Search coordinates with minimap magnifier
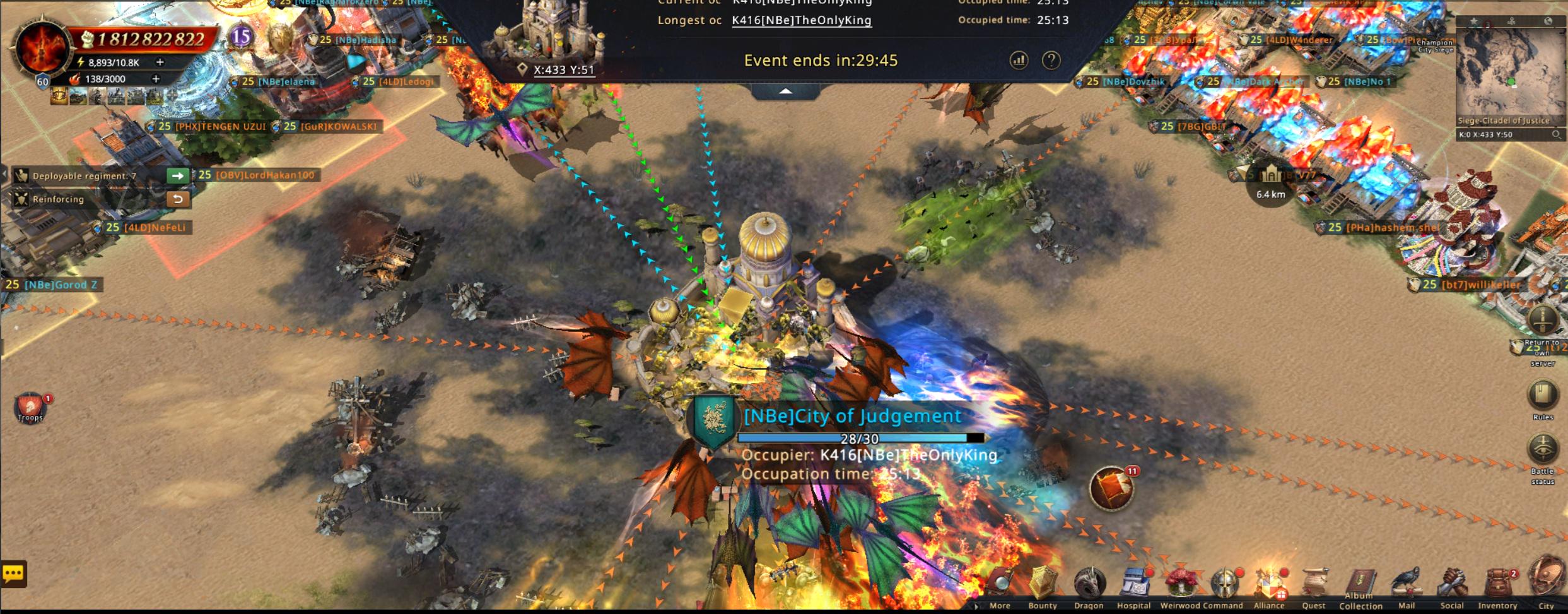Image resolution: width=1568 pixels, height=614 pixels. (1556, 134)
